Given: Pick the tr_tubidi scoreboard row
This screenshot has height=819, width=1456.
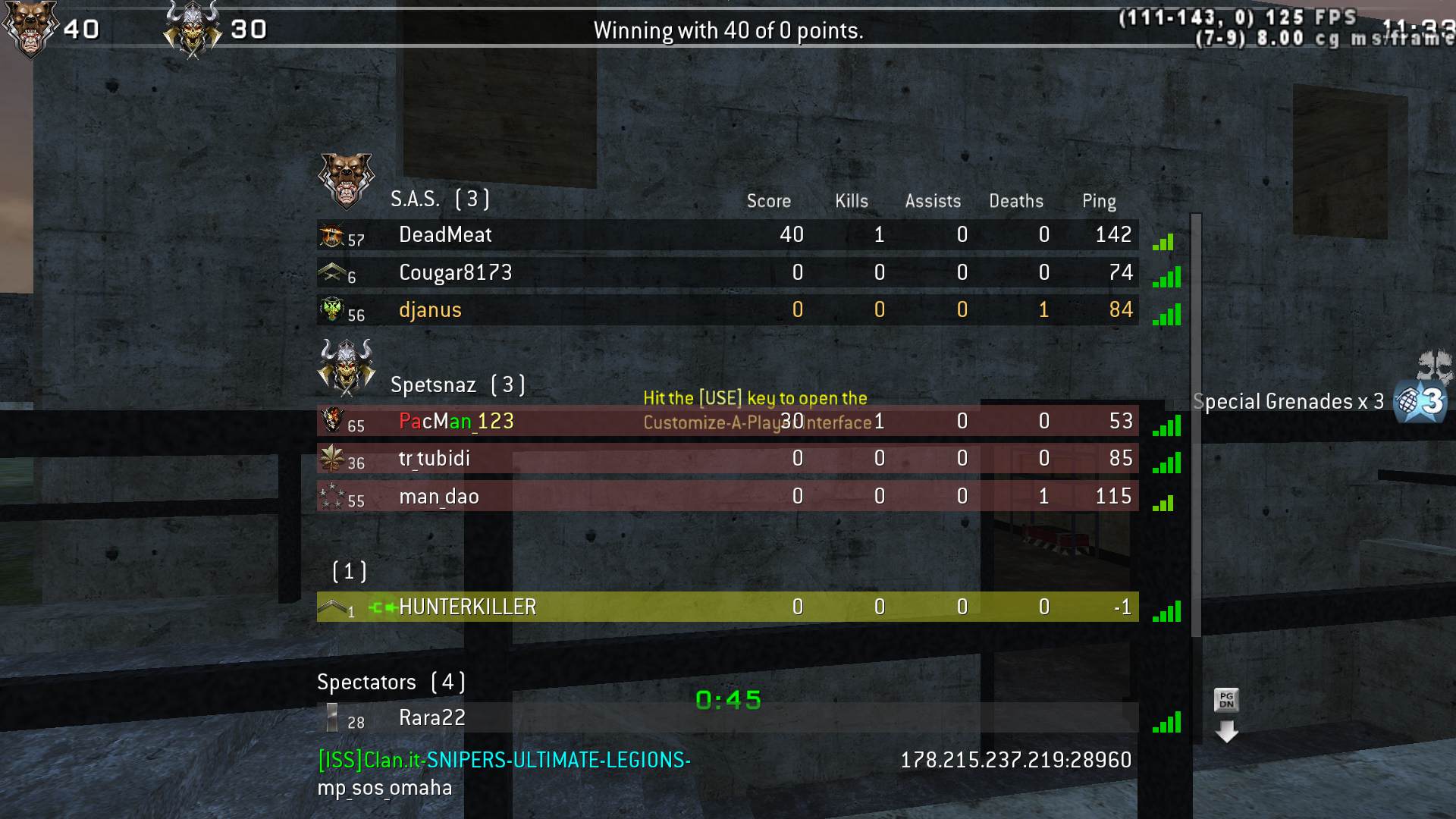Looking at the screenshot, I should [x=726, y=459].
